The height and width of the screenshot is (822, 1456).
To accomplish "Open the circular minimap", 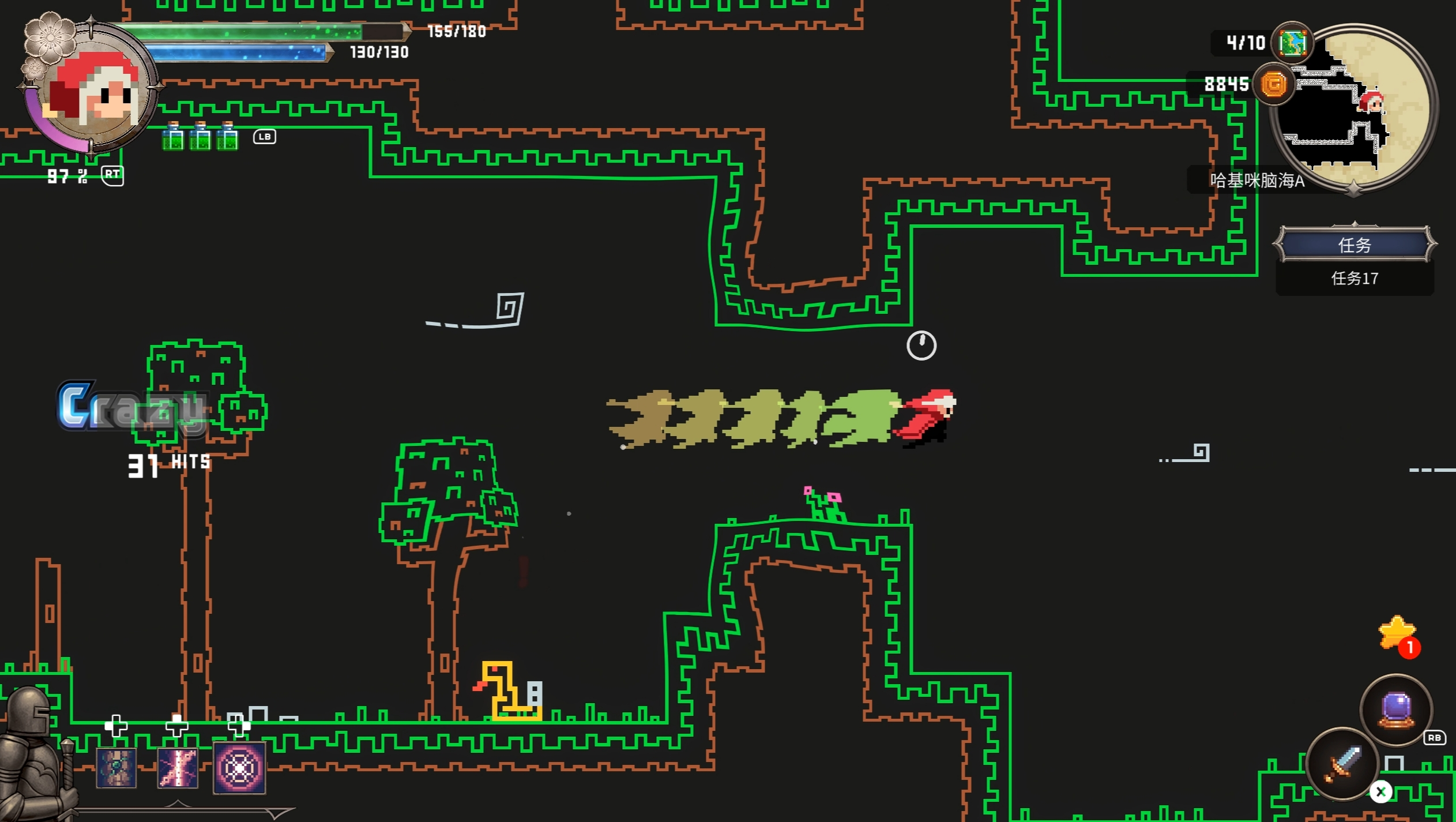I will 1356,110.
